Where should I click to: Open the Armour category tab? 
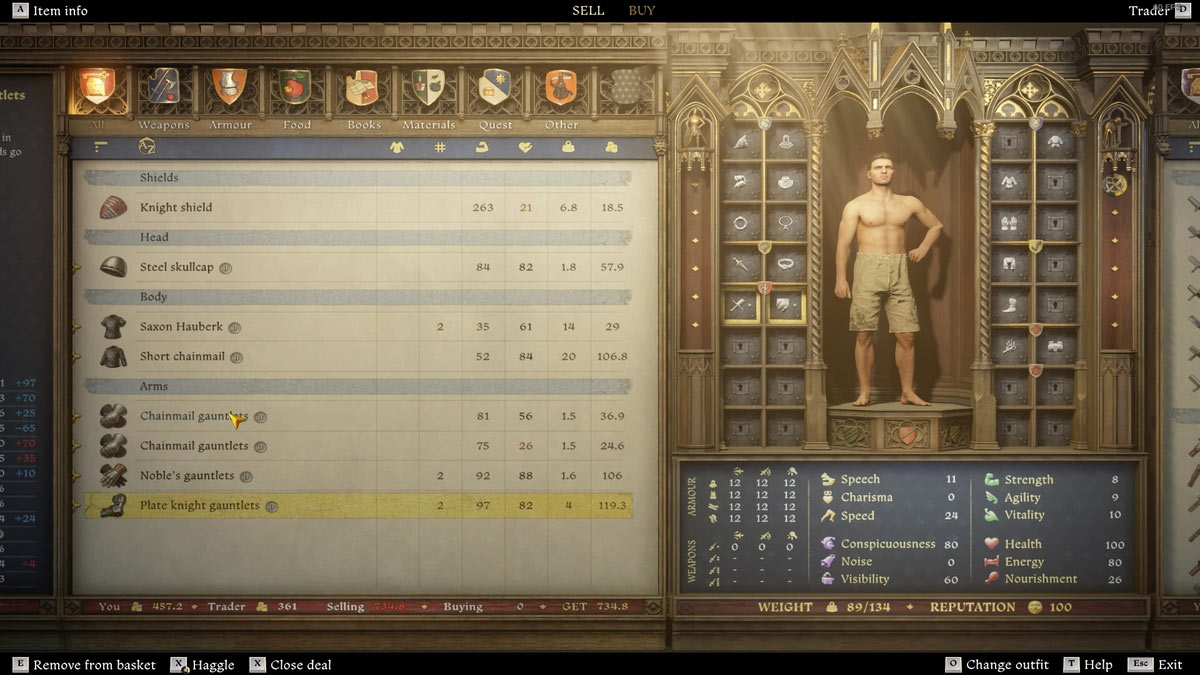click(x=229, y=92)
